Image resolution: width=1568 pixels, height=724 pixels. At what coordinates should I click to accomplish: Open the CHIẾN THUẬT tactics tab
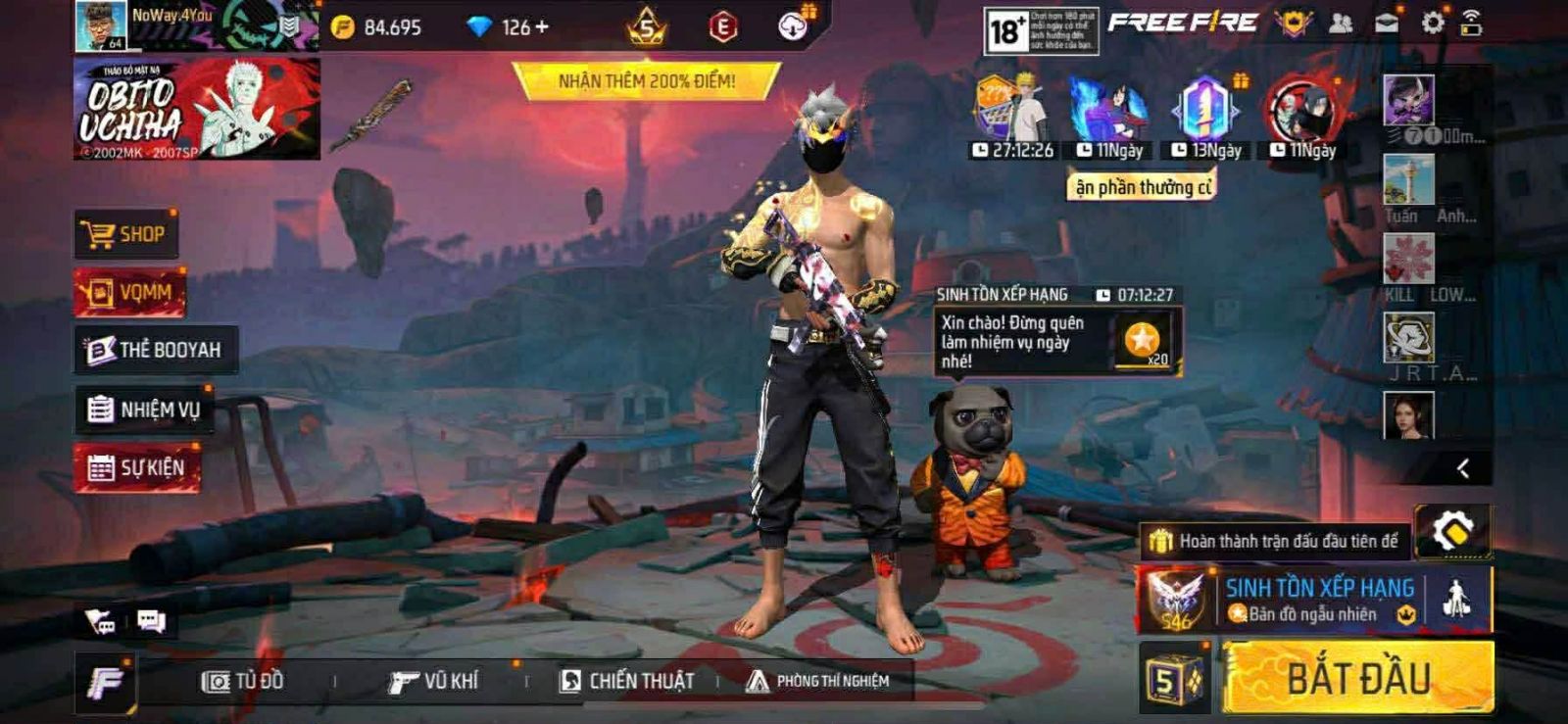(626, 681)
